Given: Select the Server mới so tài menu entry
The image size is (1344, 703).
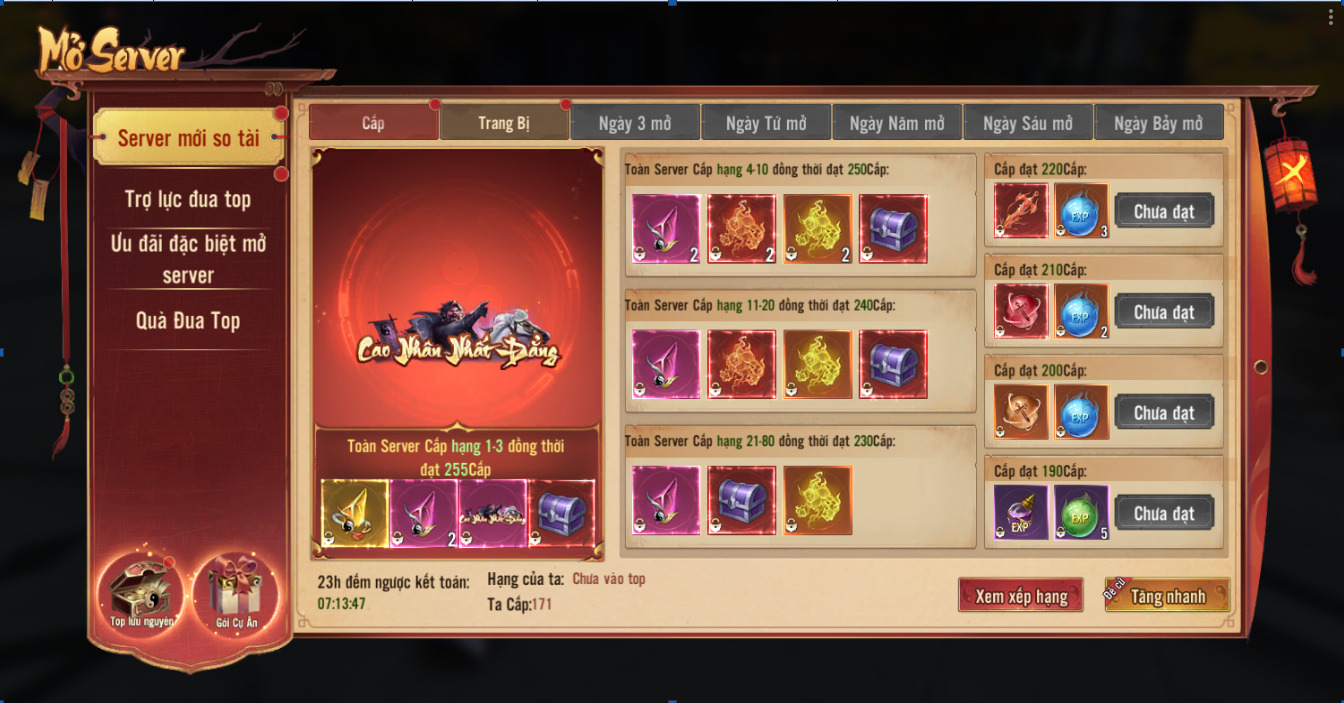Looking at the screenshot, I should [188, 138].
